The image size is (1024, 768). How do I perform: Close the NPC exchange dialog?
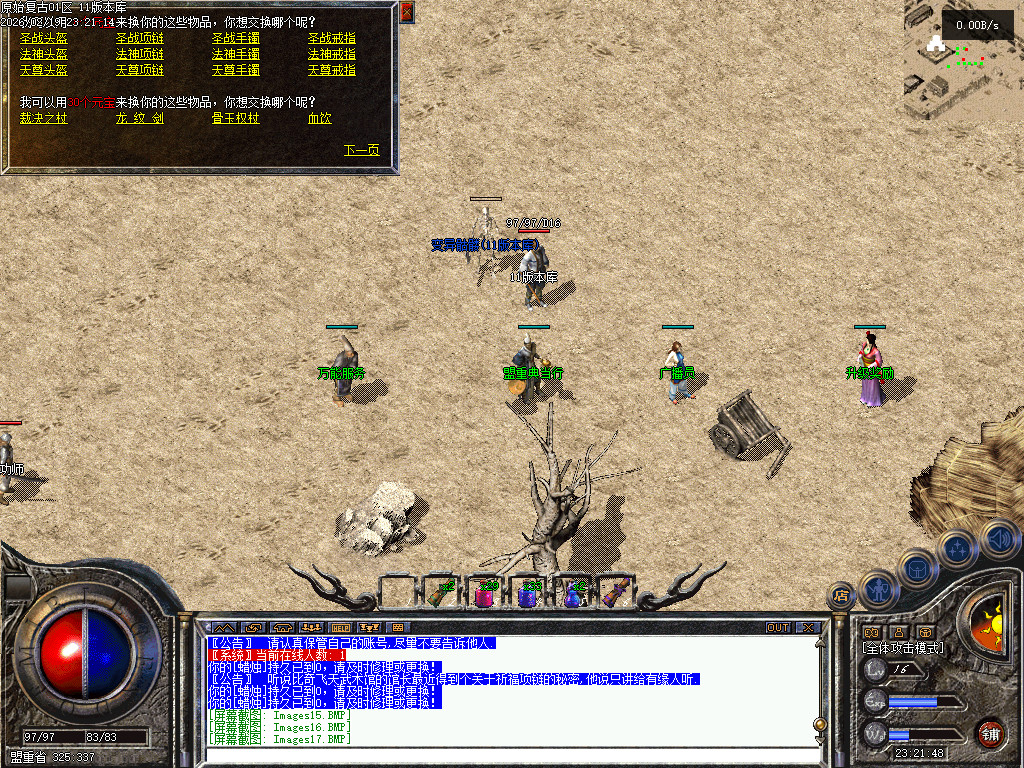click(406, 12)
